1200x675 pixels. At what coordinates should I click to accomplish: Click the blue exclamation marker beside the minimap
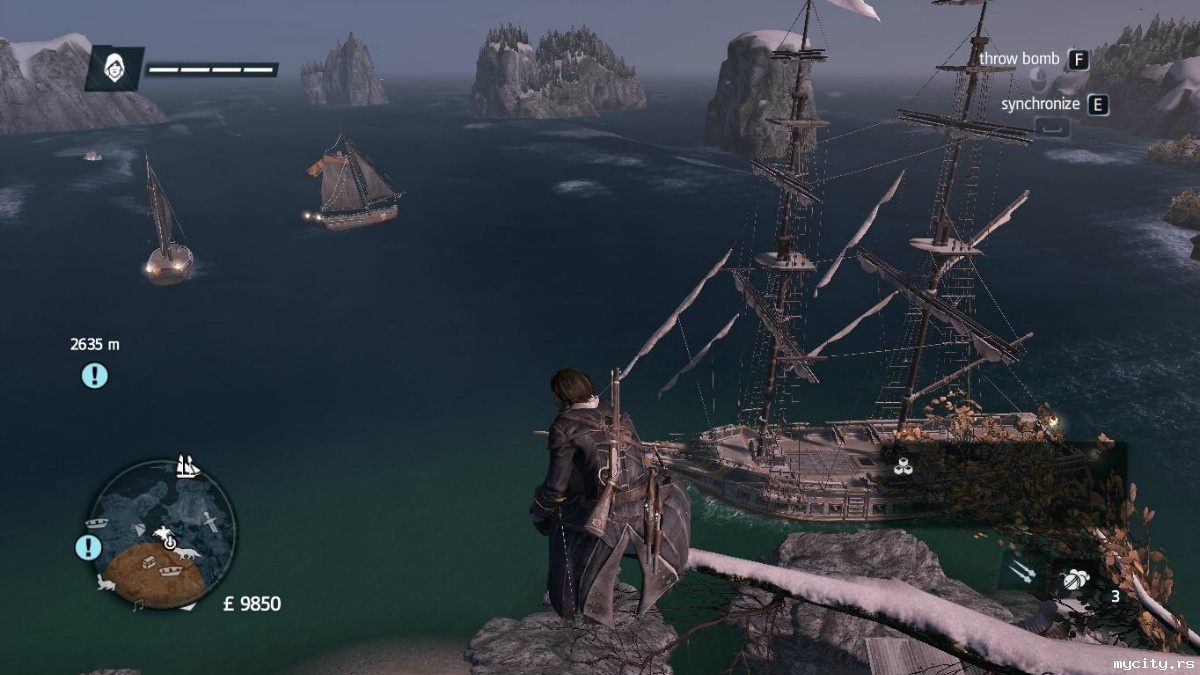(x=89, y=547)
